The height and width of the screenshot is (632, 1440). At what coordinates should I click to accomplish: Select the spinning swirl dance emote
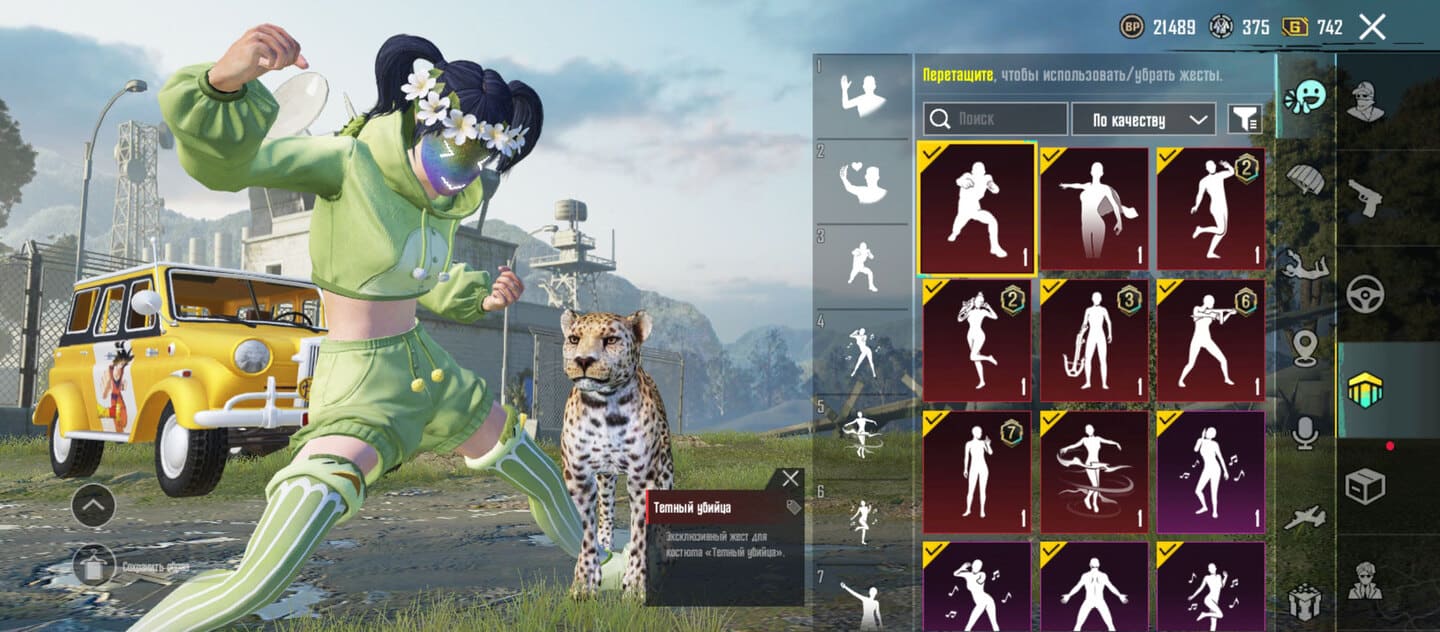pos(1094,471)
